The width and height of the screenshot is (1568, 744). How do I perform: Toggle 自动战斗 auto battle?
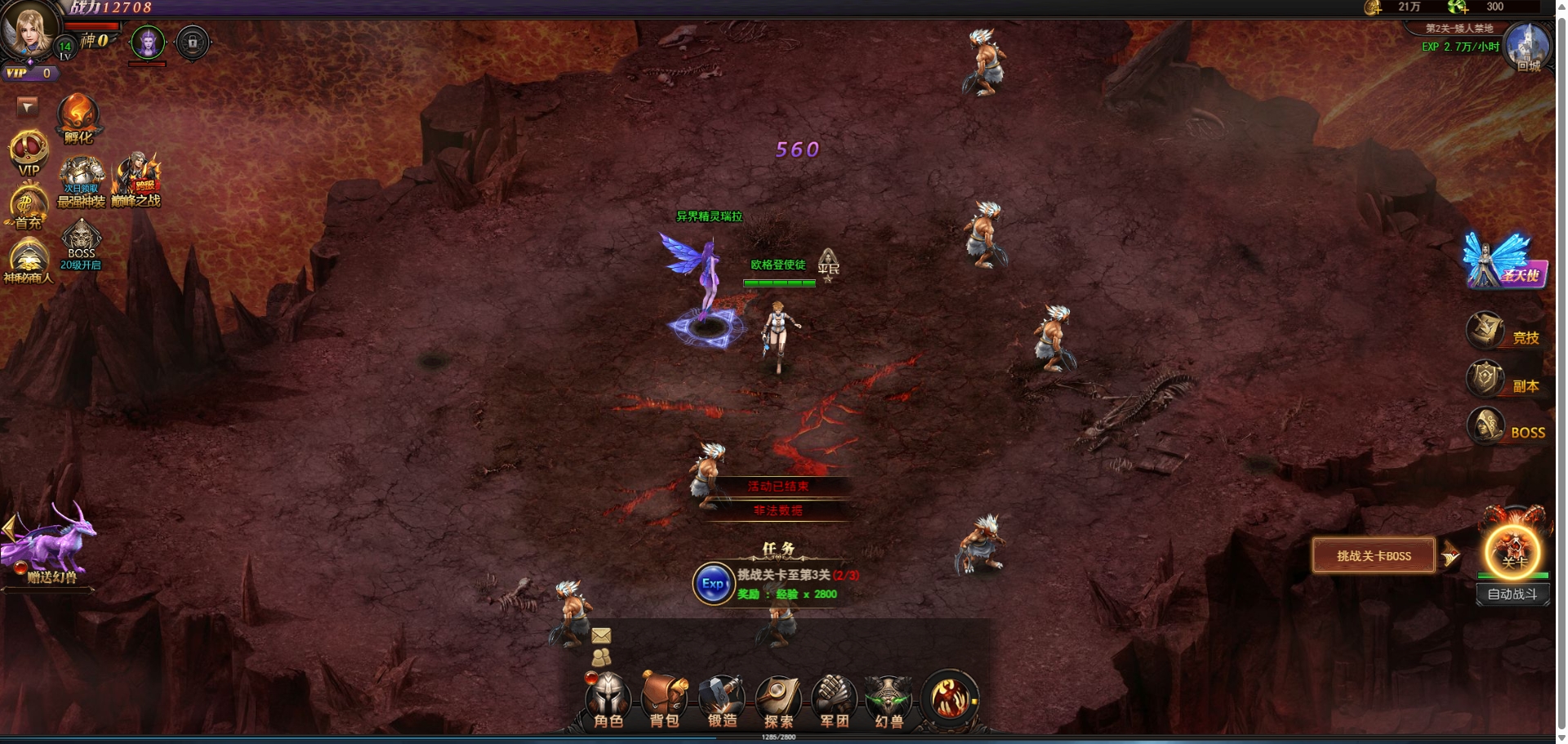coord(1512,595)
